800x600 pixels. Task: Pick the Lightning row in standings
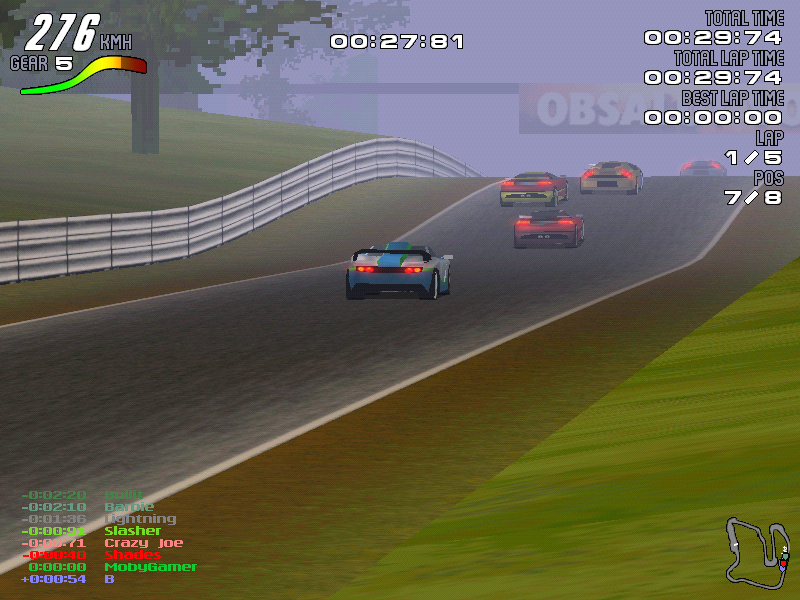click(140, 519)
